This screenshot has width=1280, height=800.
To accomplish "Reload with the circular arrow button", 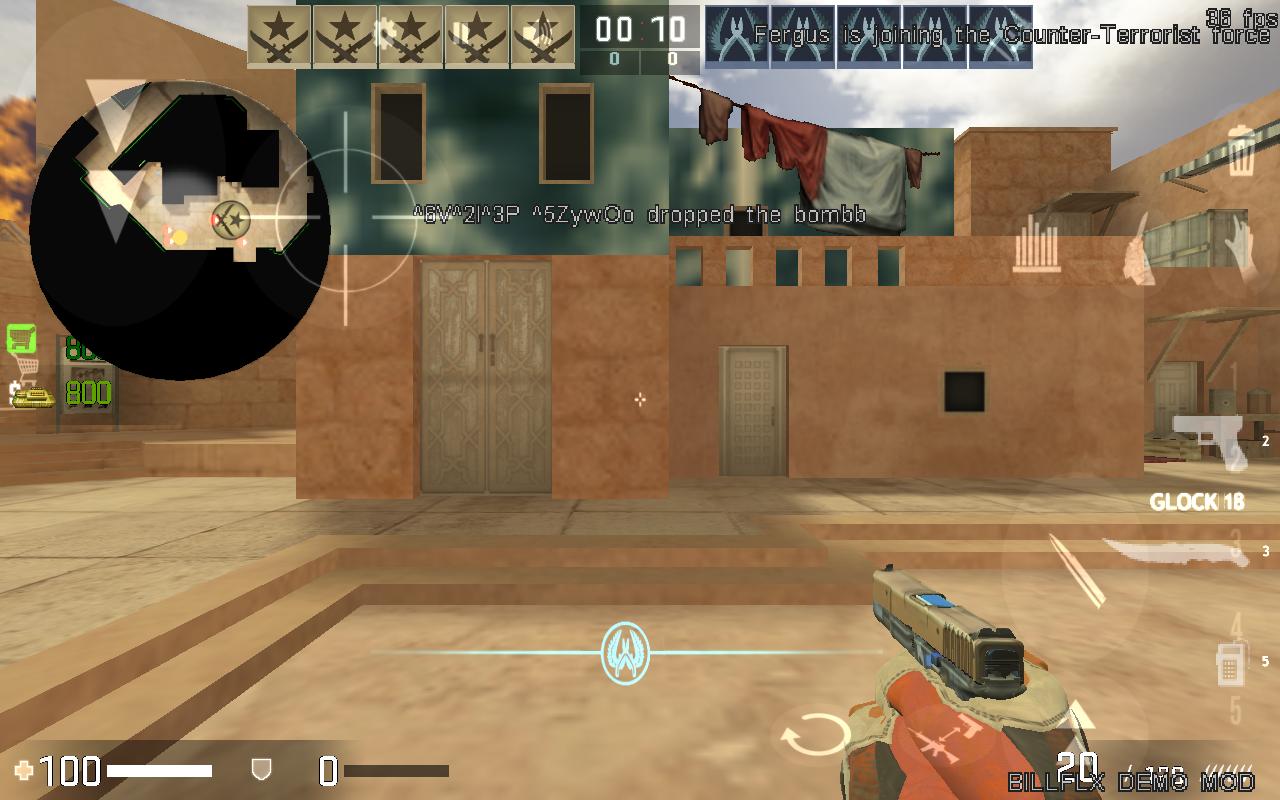I will (x=810, y=739).
